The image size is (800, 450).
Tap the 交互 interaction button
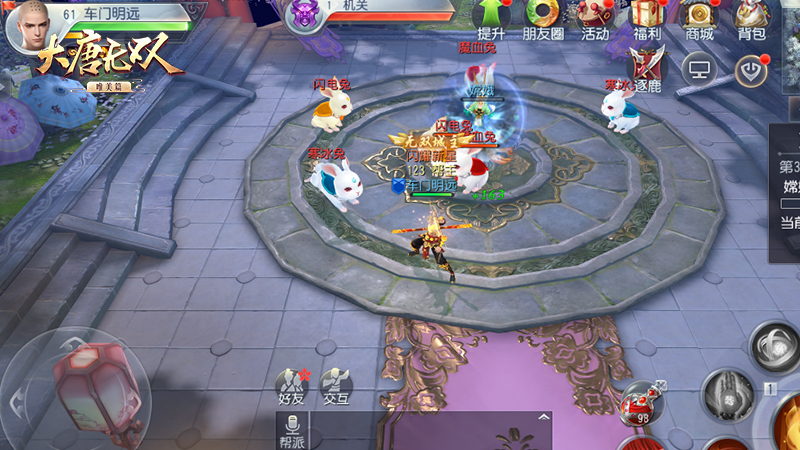pos(336,387)
